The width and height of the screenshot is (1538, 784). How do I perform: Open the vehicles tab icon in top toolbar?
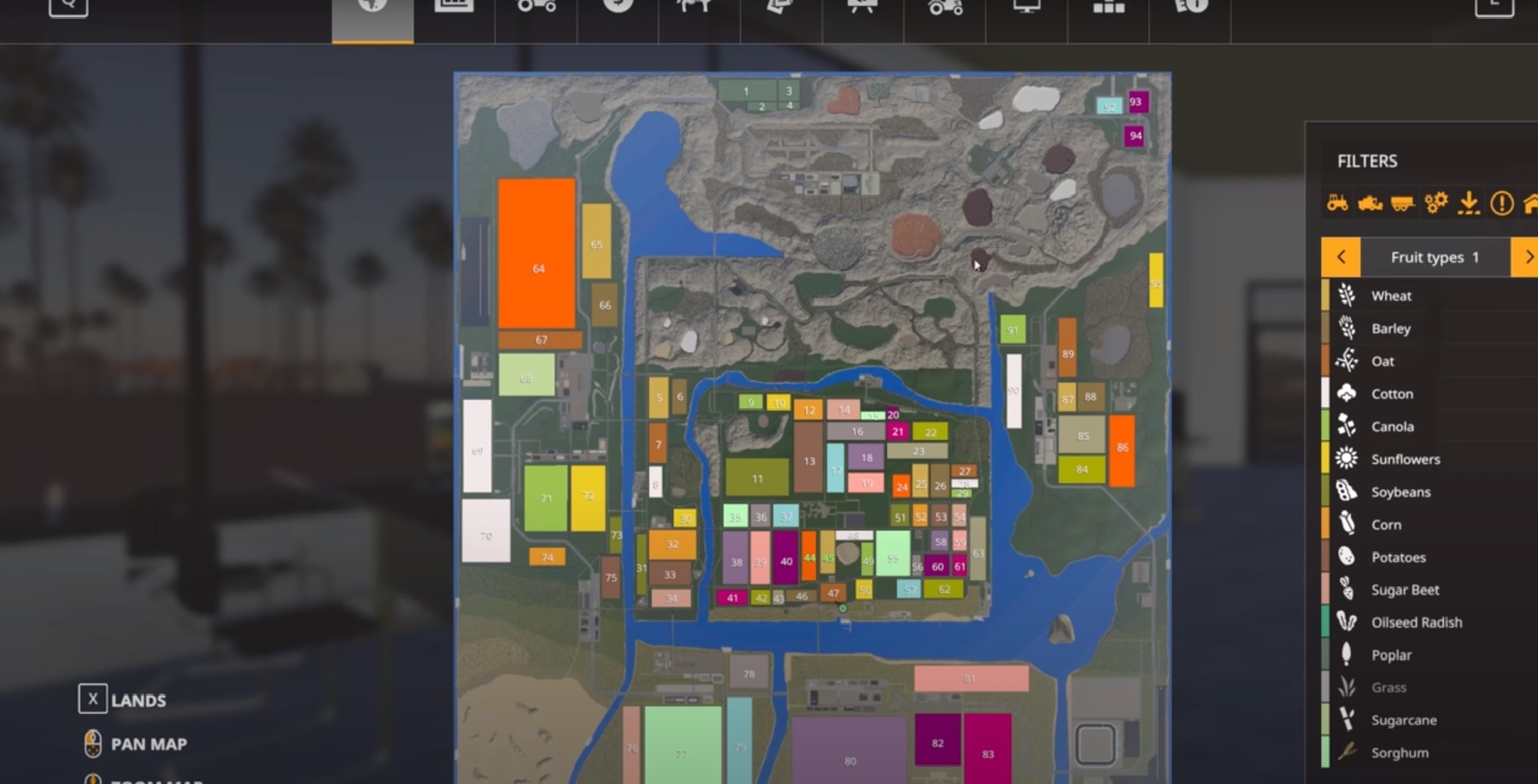pos(536,9)
